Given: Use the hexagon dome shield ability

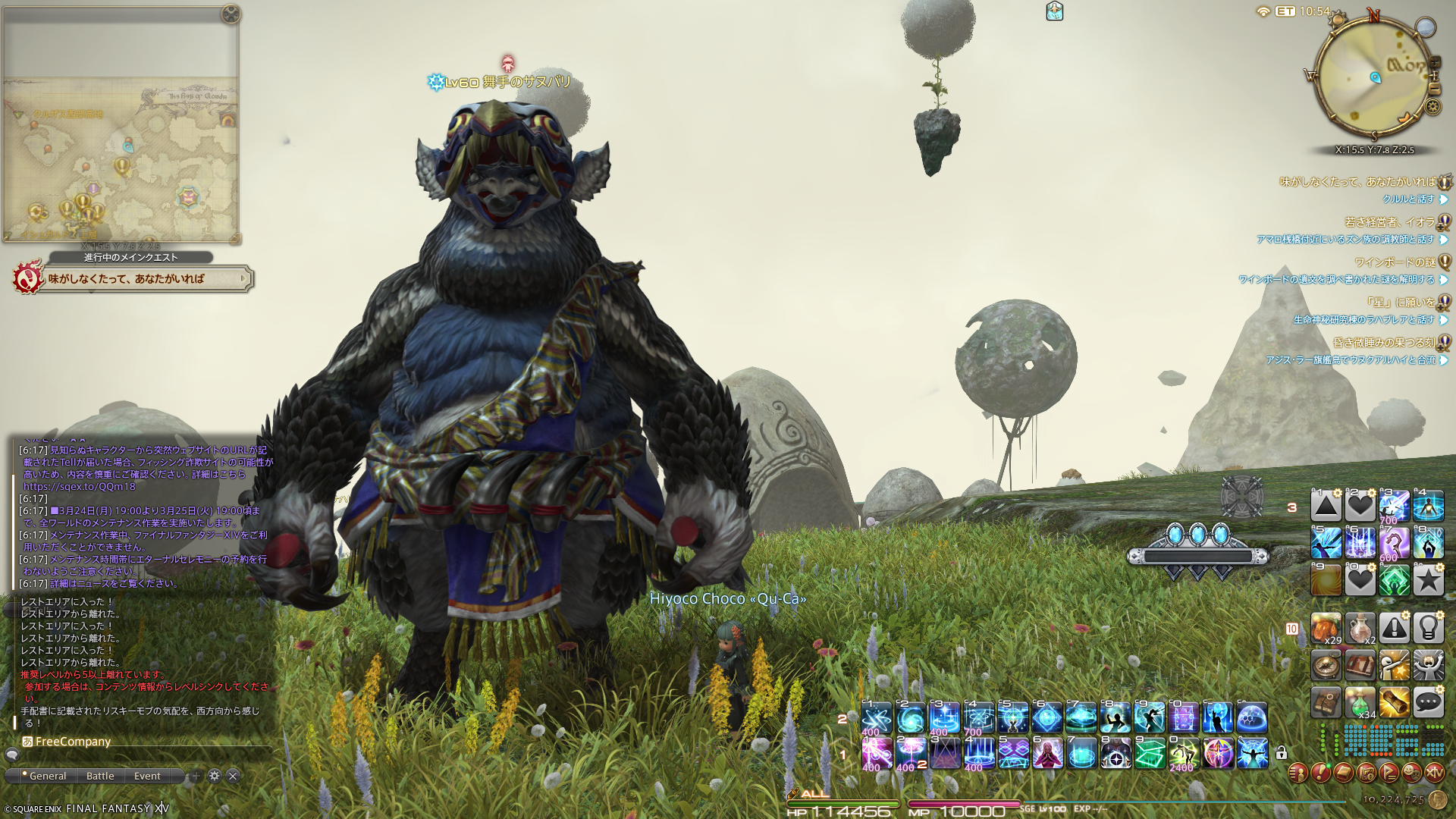Looking at the screenshot, I should coord(1251,717).
